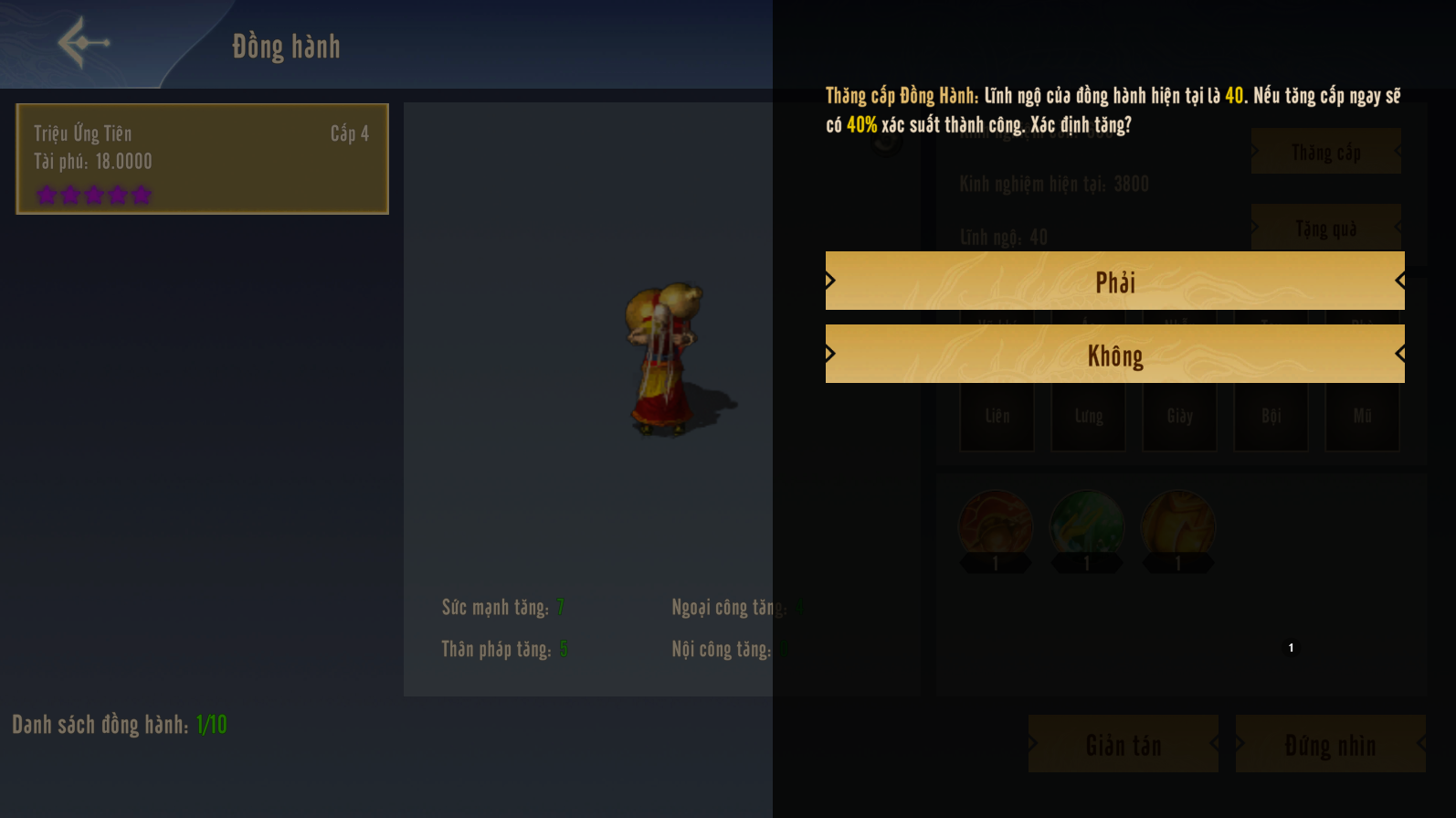Choose the red dragon skill icon
This screenshot has height=818, width=1456.
click(x=996, y=525)
